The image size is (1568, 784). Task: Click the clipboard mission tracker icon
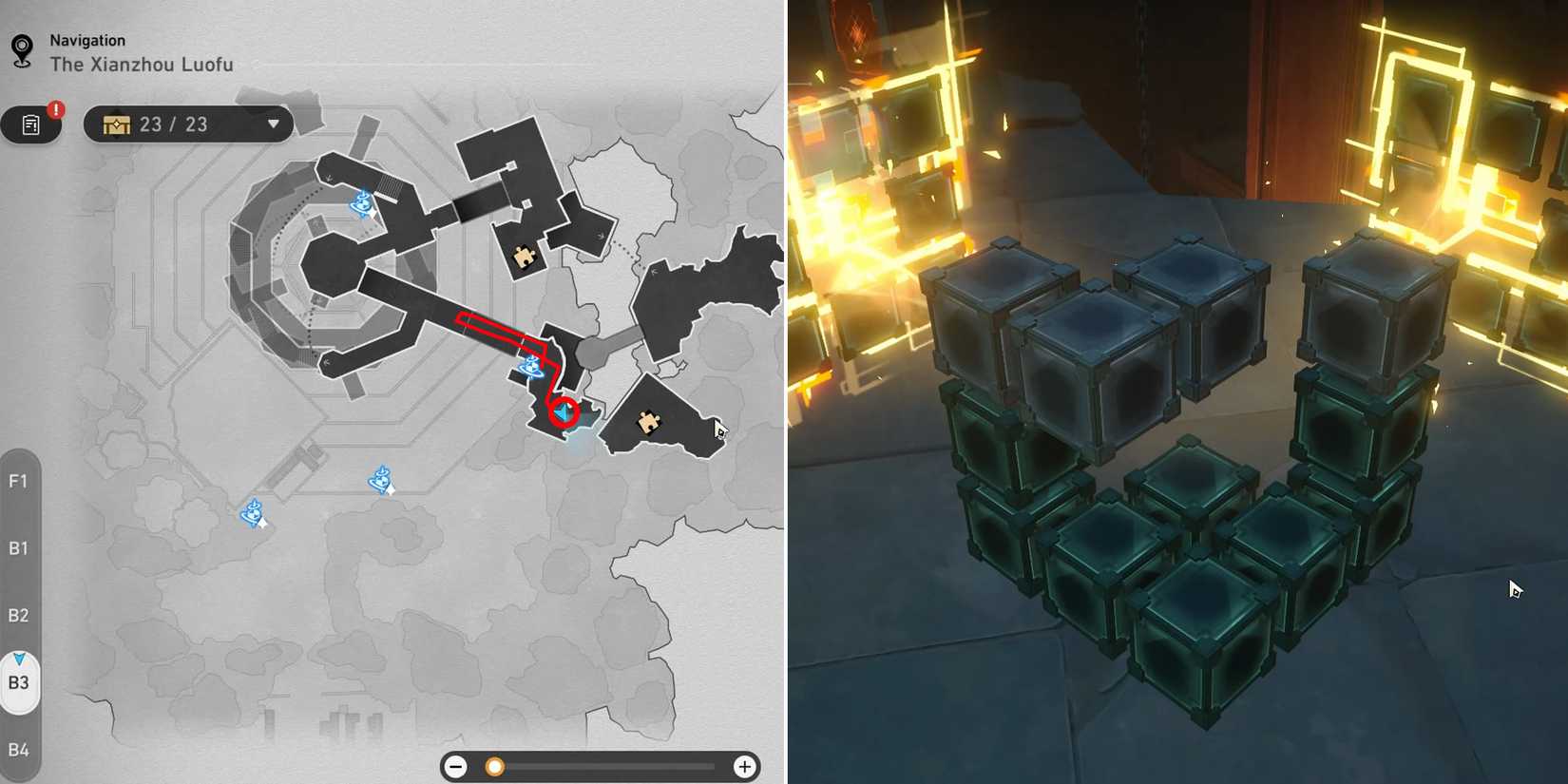31,124
